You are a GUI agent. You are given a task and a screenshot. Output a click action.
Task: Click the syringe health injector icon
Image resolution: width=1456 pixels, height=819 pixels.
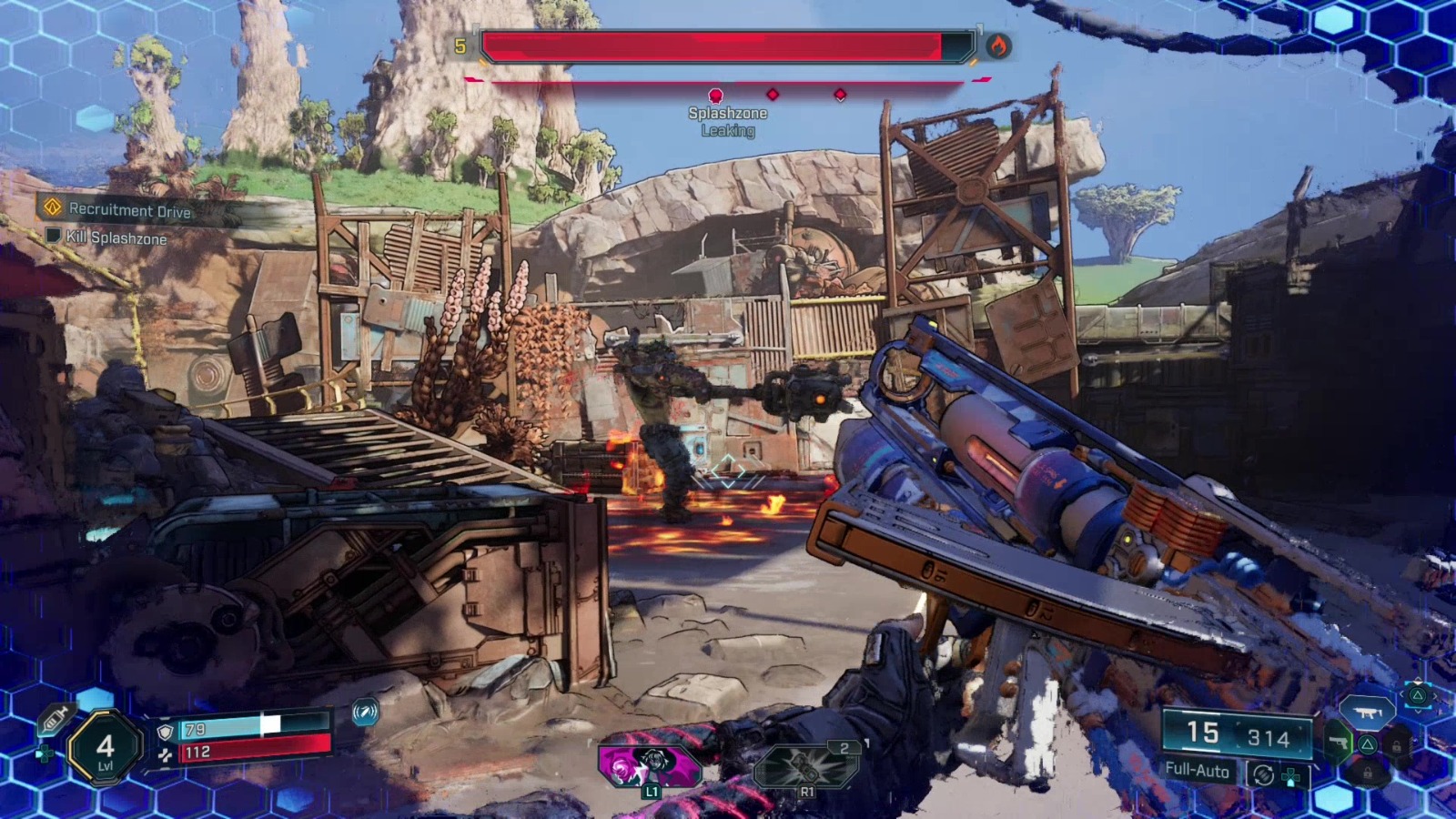(56, 720)
